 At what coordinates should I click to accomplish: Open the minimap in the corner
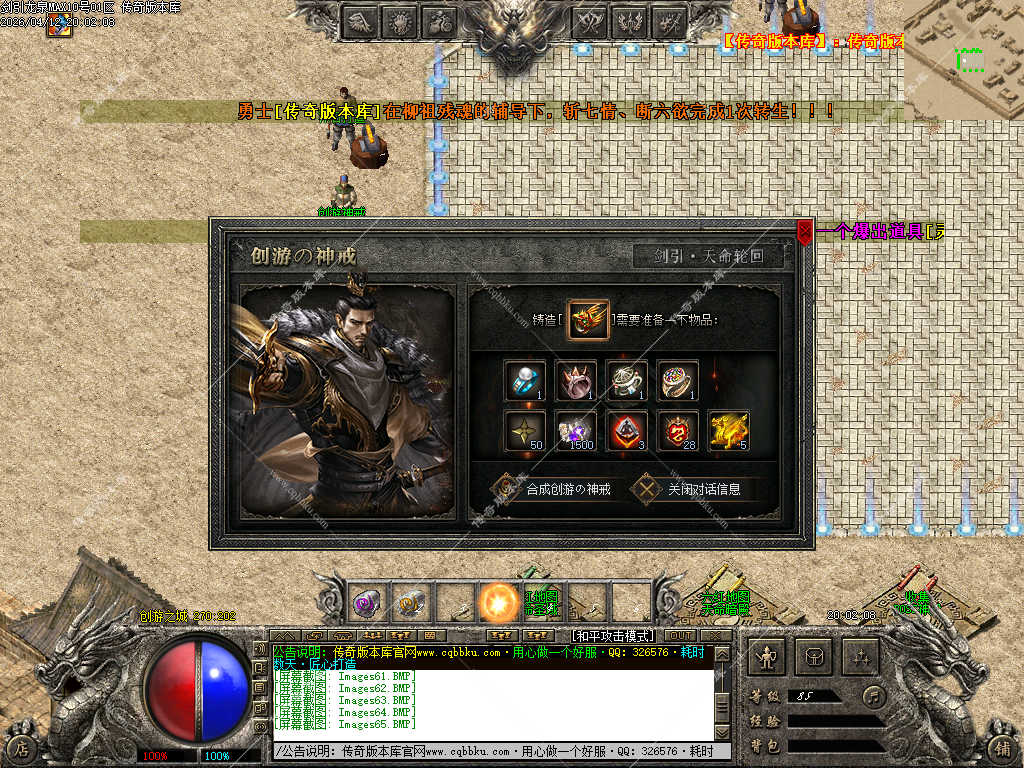click(963, 58)
